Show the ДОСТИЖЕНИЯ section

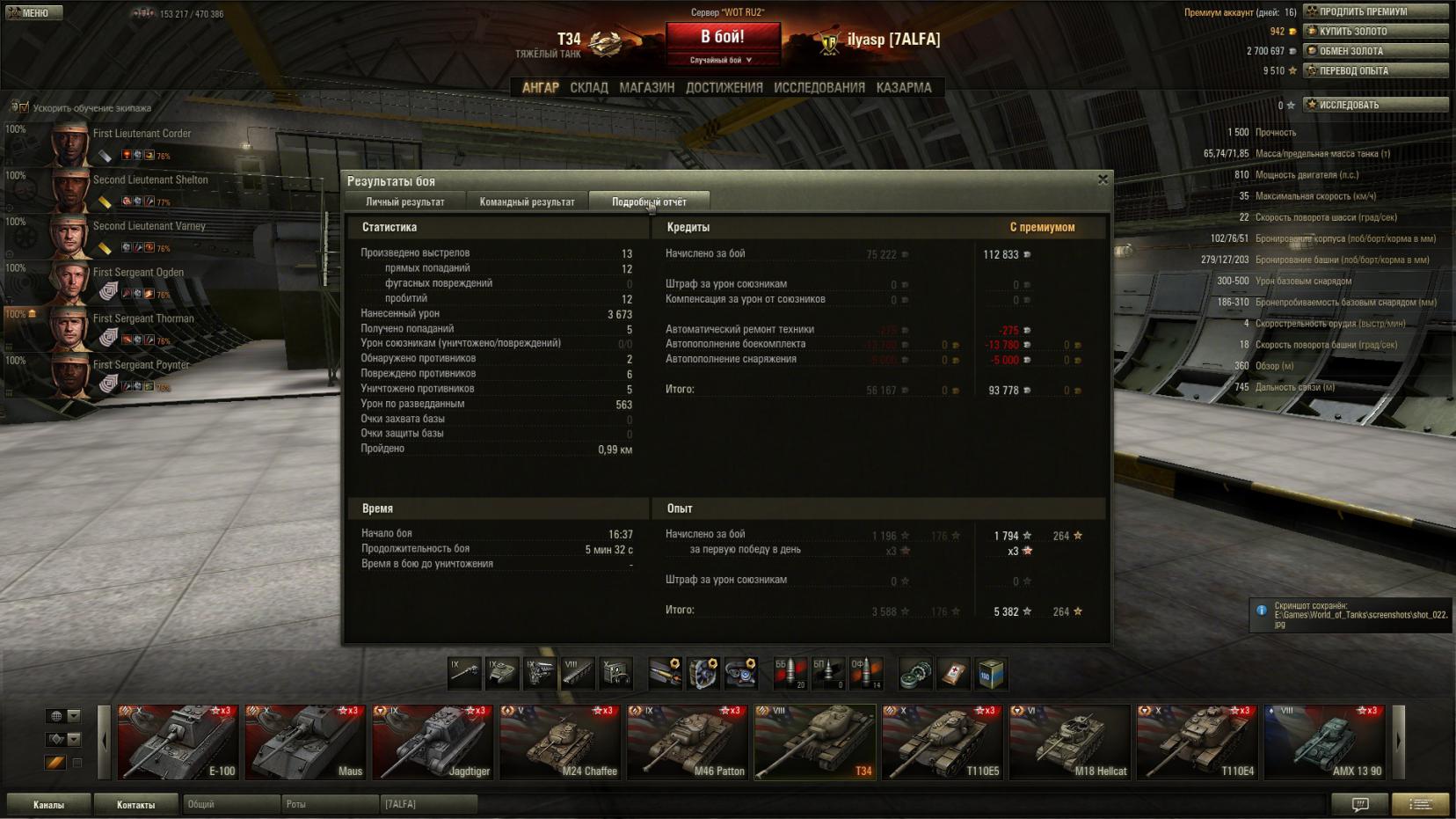(724, 88)
